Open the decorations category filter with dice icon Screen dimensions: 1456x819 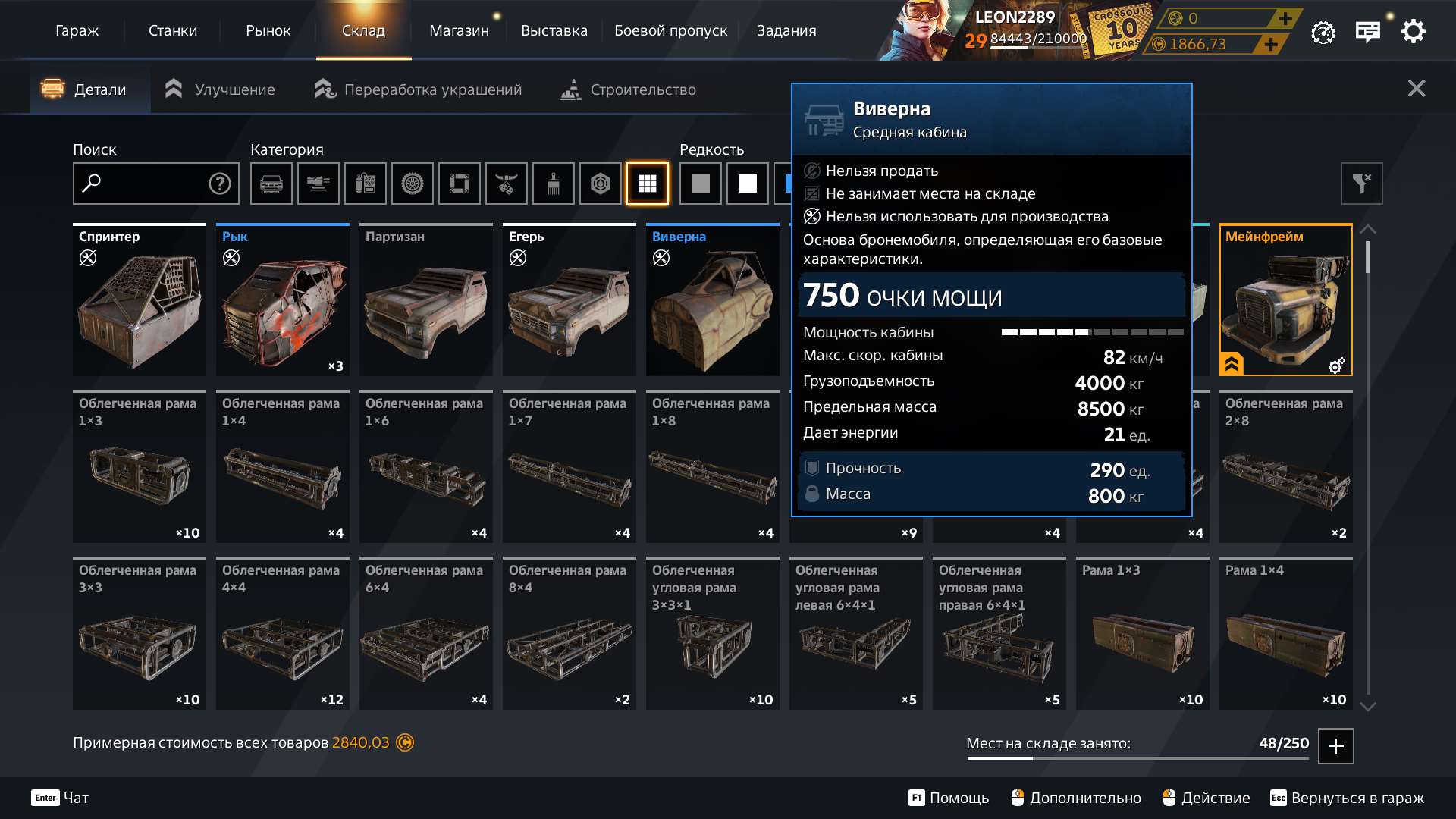tap(507, 184)
